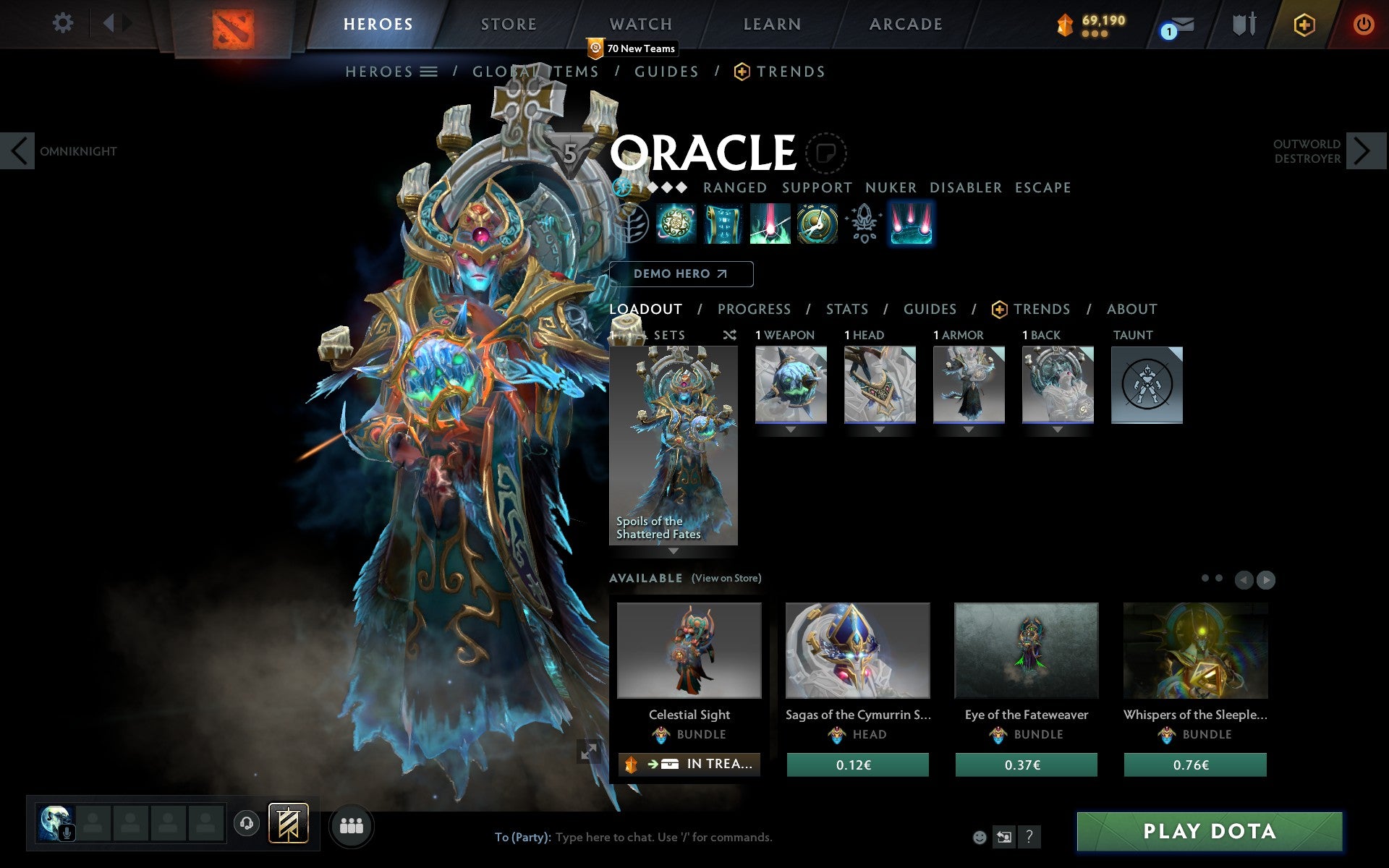Click the headset voice chat icon
Viewport: 1389px width, 868px height.
(246, 822)
